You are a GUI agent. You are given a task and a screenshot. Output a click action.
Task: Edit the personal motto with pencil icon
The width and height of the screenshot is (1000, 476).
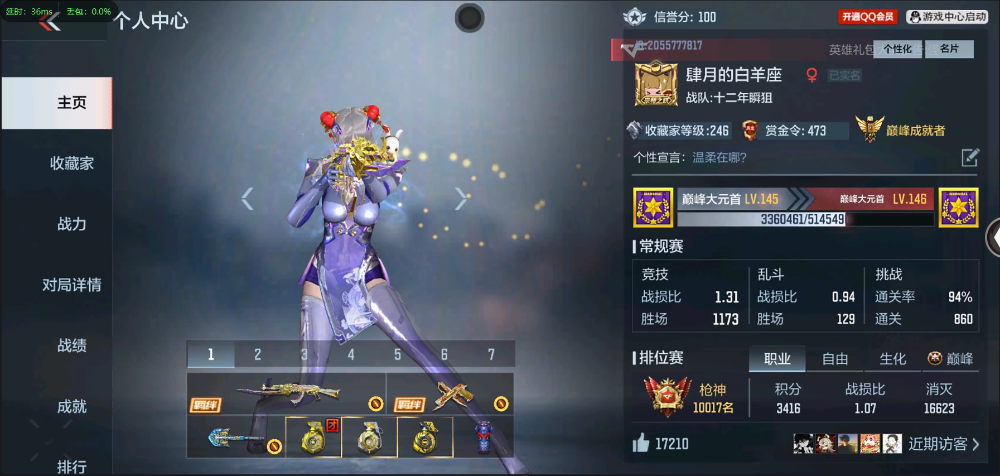(x=970, y=157)
